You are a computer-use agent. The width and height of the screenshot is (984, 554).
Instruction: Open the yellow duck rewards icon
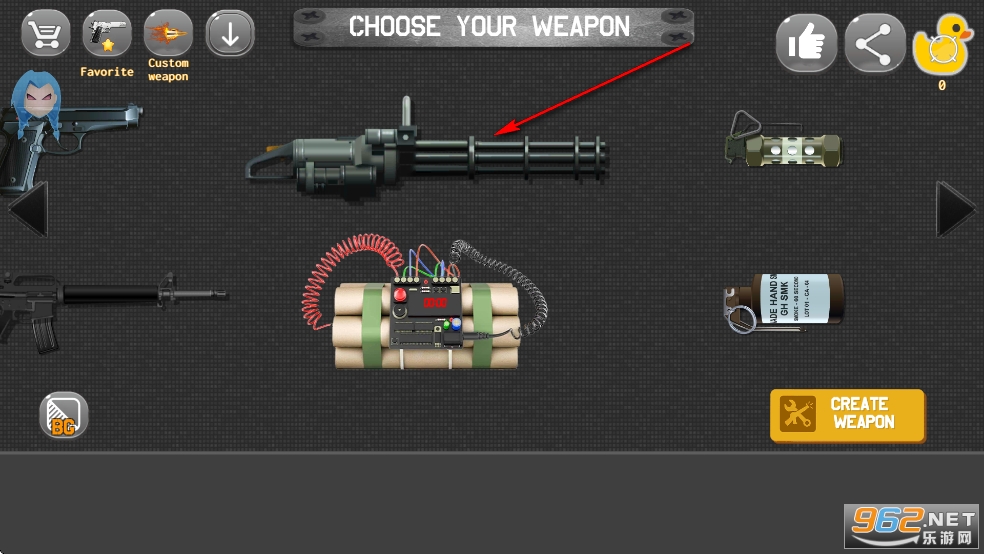pos(941,48)
